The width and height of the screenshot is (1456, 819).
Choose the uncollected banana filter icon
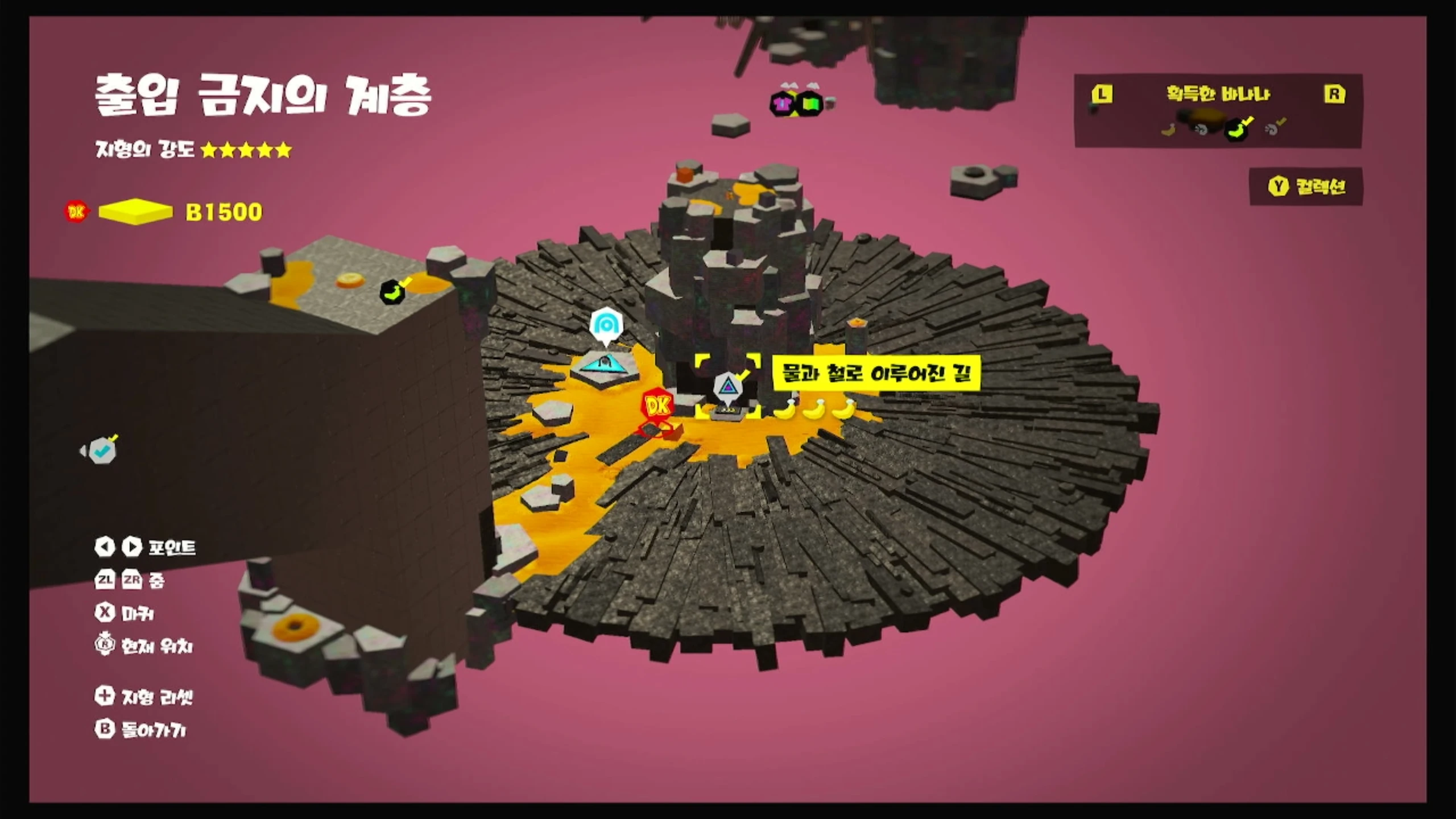1168,130
